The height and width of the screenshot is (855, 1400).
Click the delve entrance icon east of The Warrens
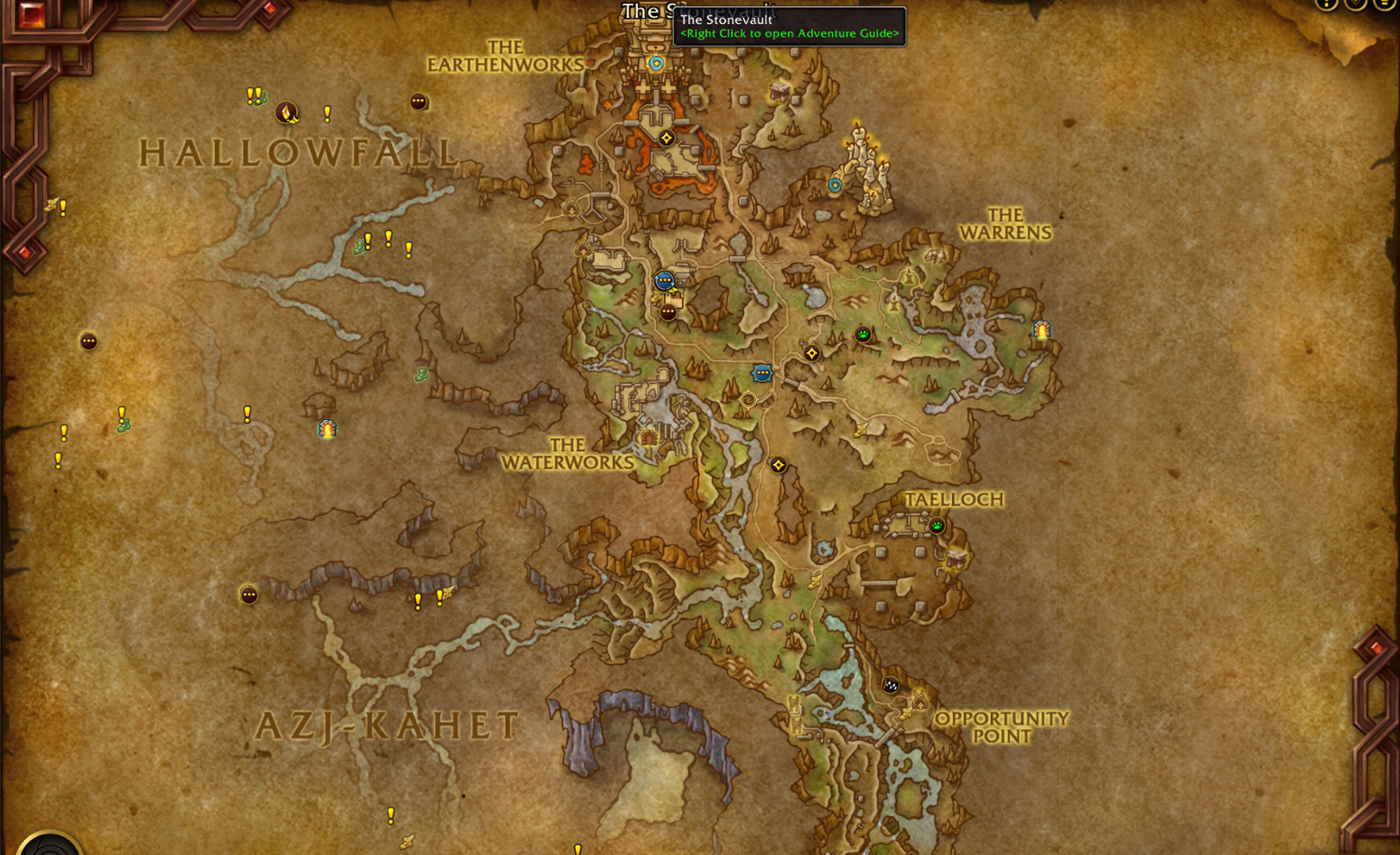pyautogui.click(x=1041, y=329)
